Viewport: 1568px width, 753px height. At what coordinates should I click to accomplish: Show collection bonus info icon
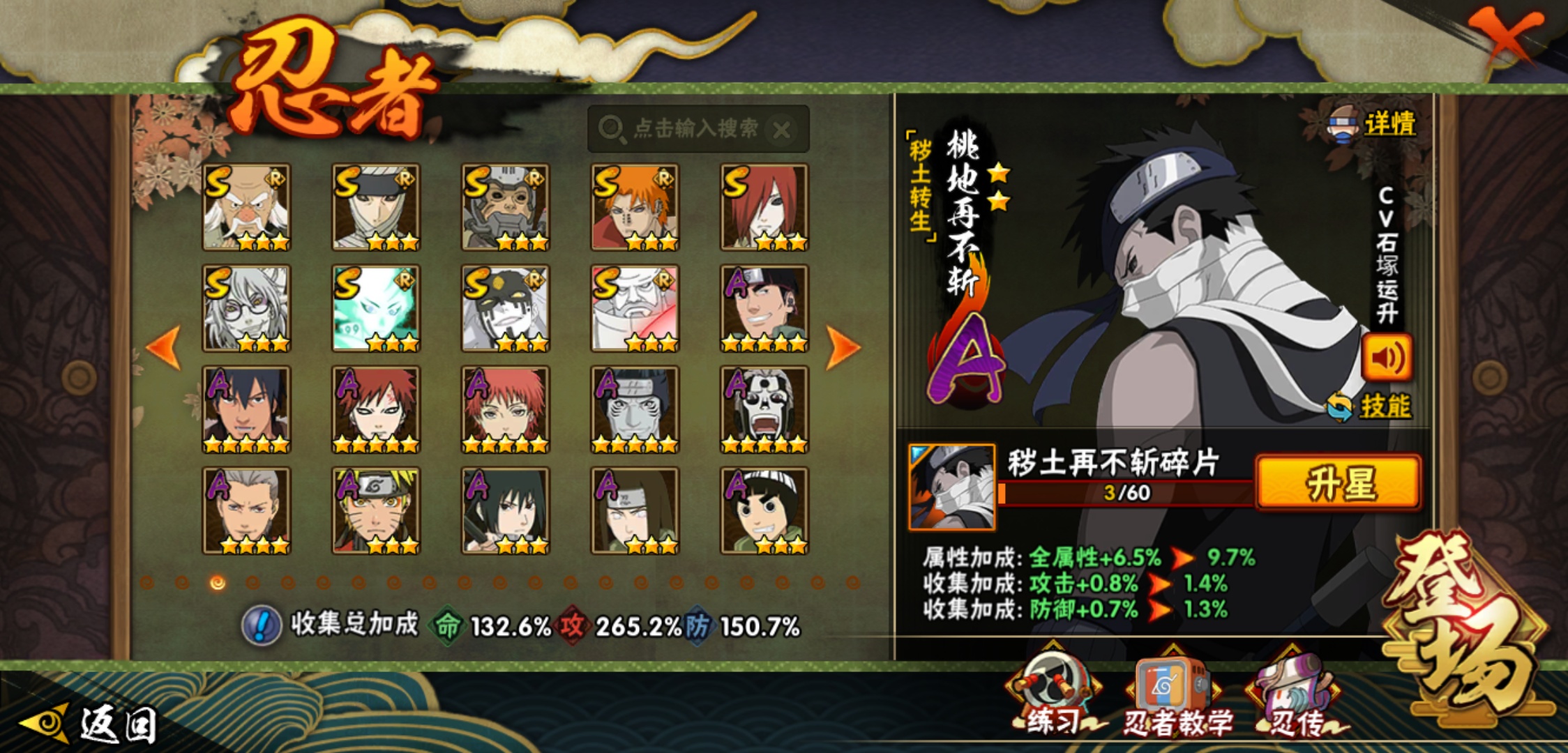(x=262, y=625)
